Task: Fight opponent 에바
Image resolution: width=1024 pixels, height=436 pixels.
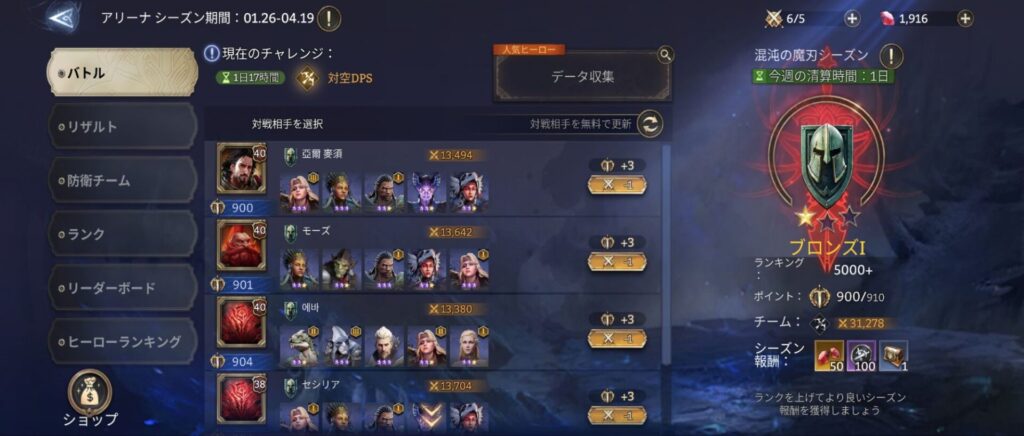Action: click(x=617, y=338)
